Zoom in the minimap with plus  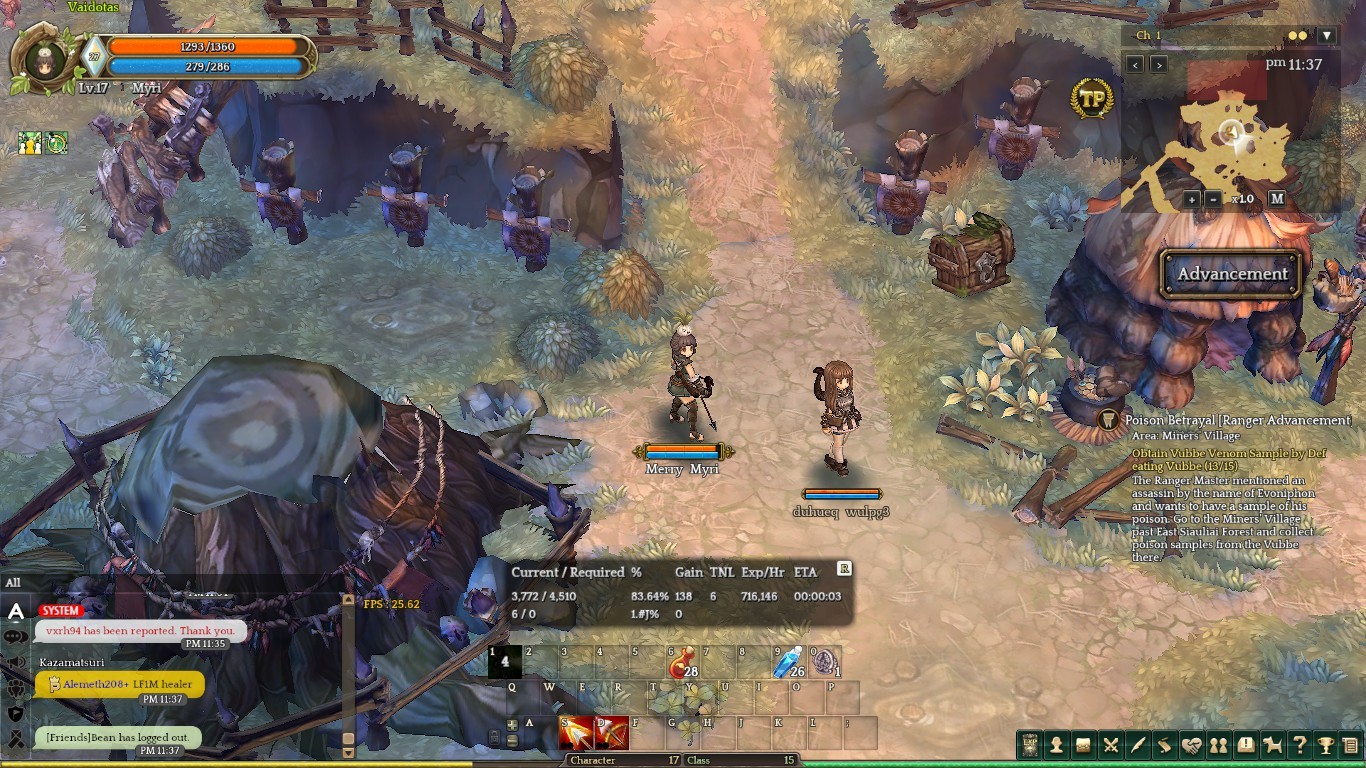(1191, 199)
